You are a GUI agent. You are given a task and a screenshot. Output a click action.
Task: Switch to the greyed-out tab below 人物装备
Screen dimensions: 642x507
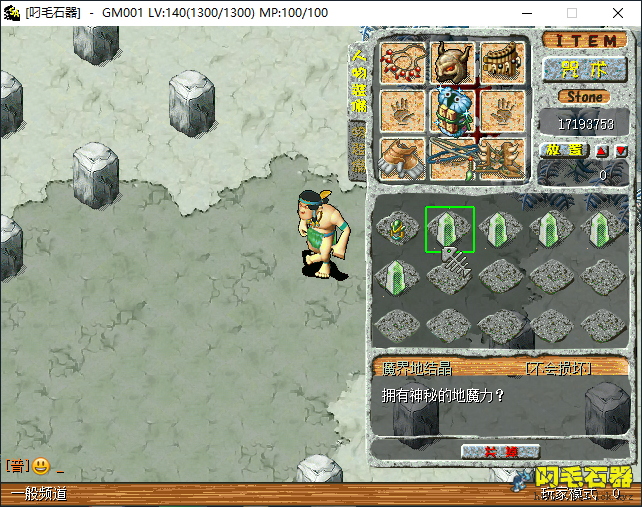[x=357, y=150]
